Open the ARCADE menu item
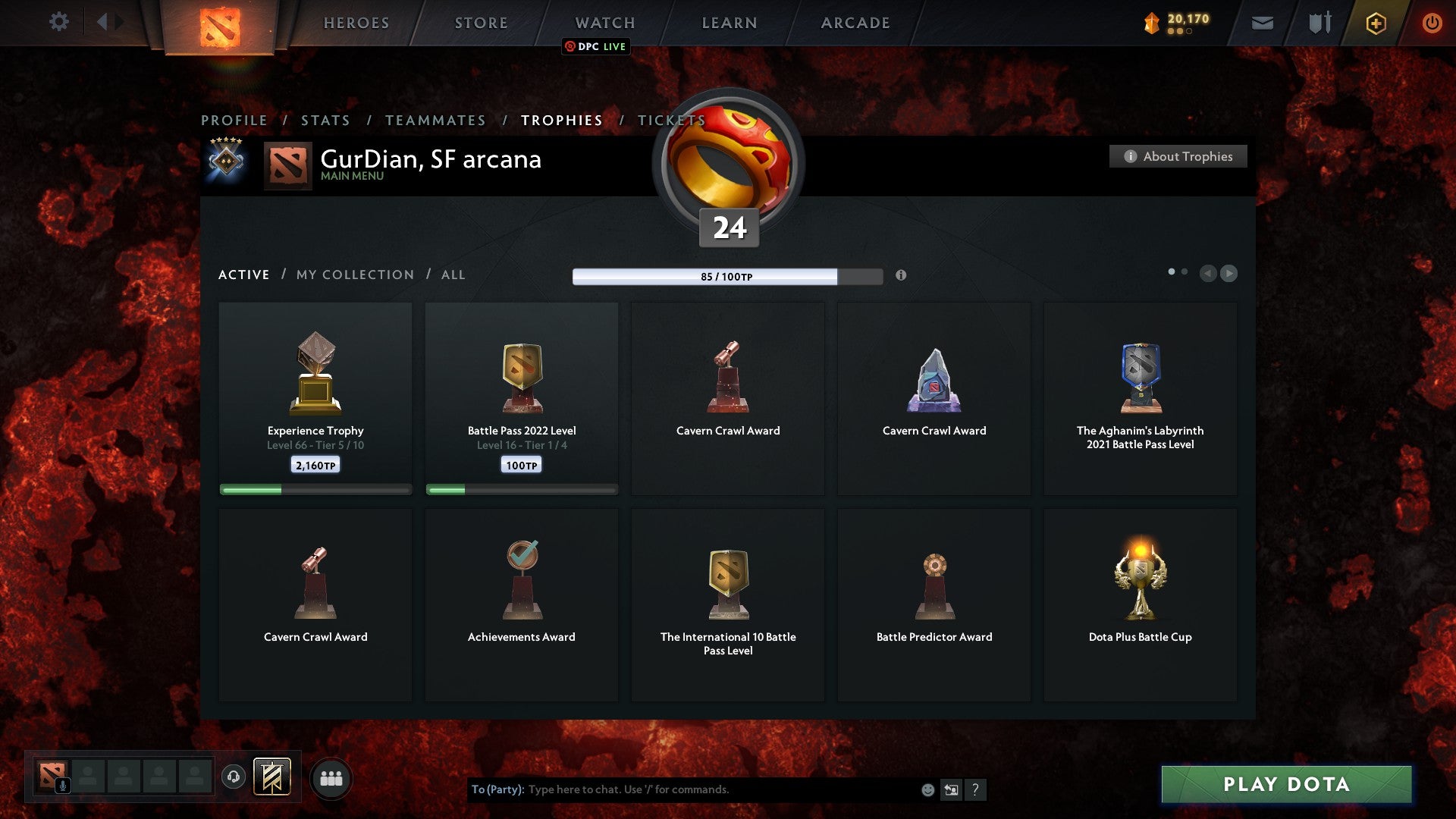 (x=854, y=23)
